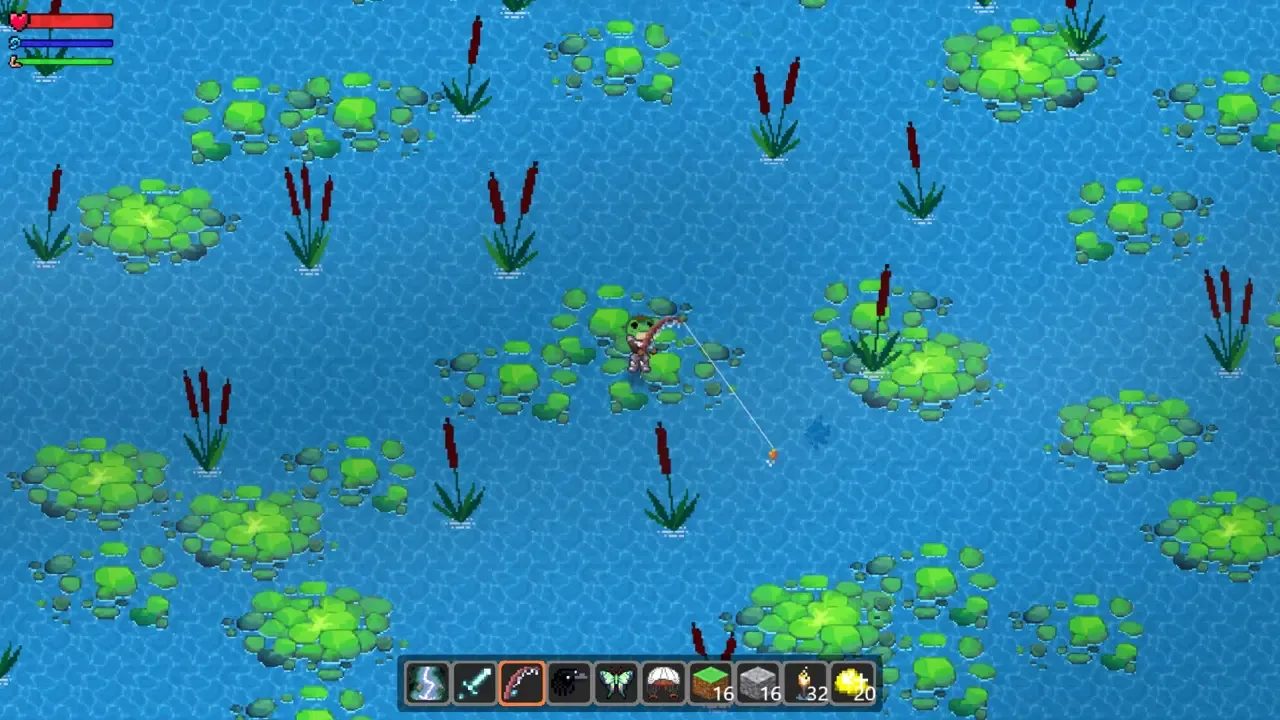Pick the parachute item in the hotbar
This screenshot has height=720, width=1280.
(x=662, y=683)
